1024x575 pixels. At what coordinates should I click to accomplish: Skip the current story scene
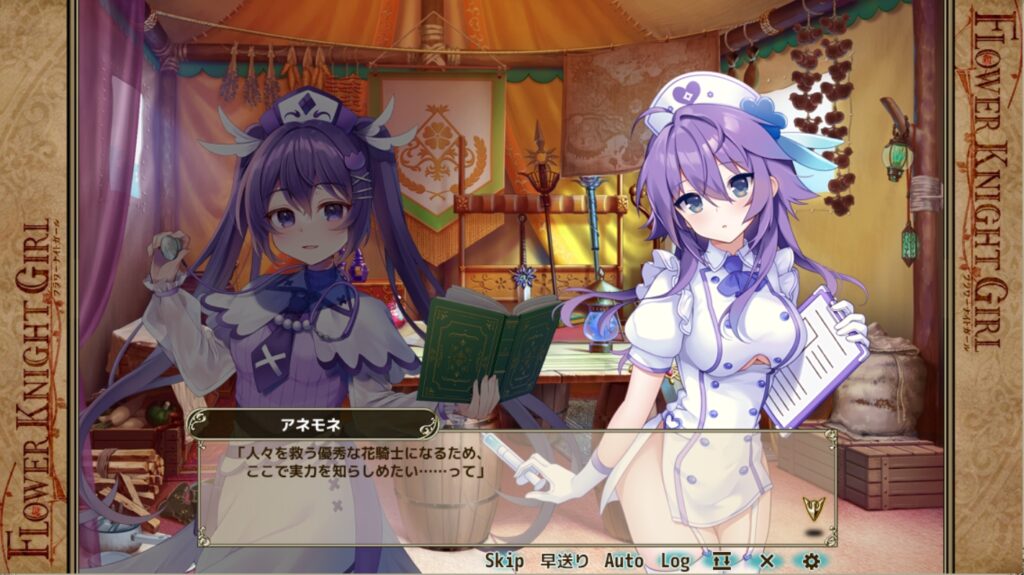(504, 561)
